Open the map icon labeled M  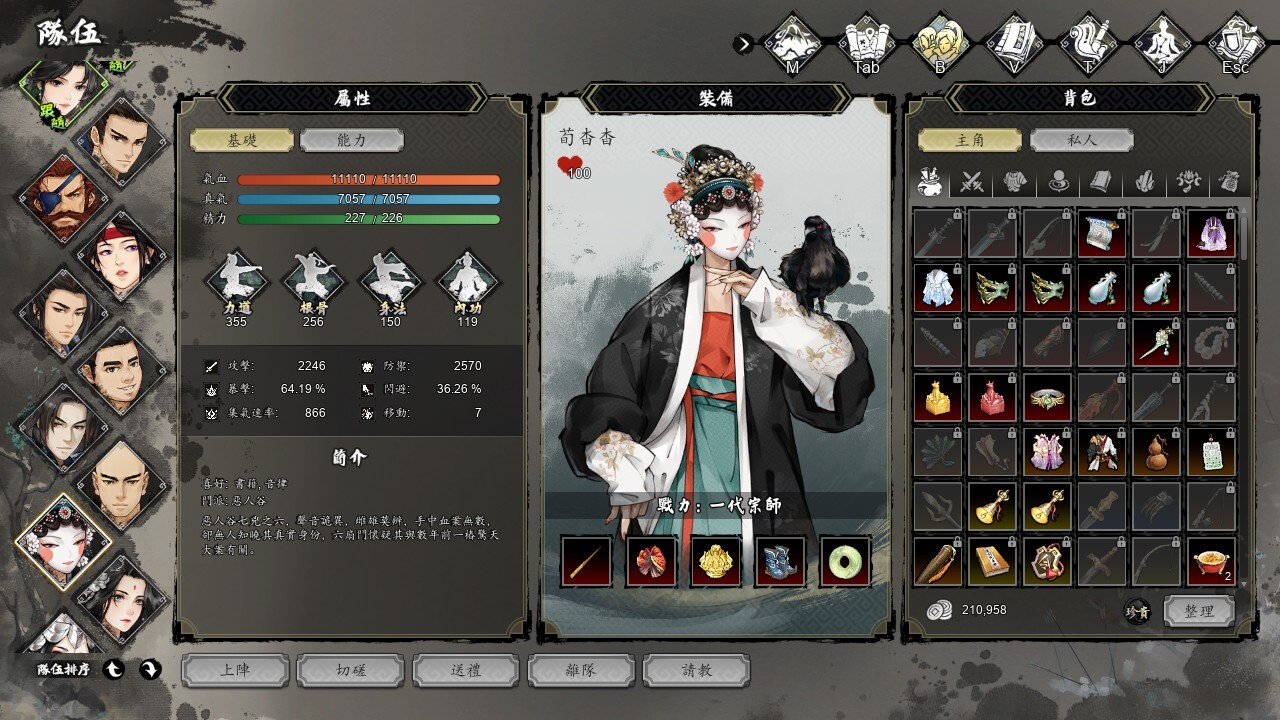point(793,44)
